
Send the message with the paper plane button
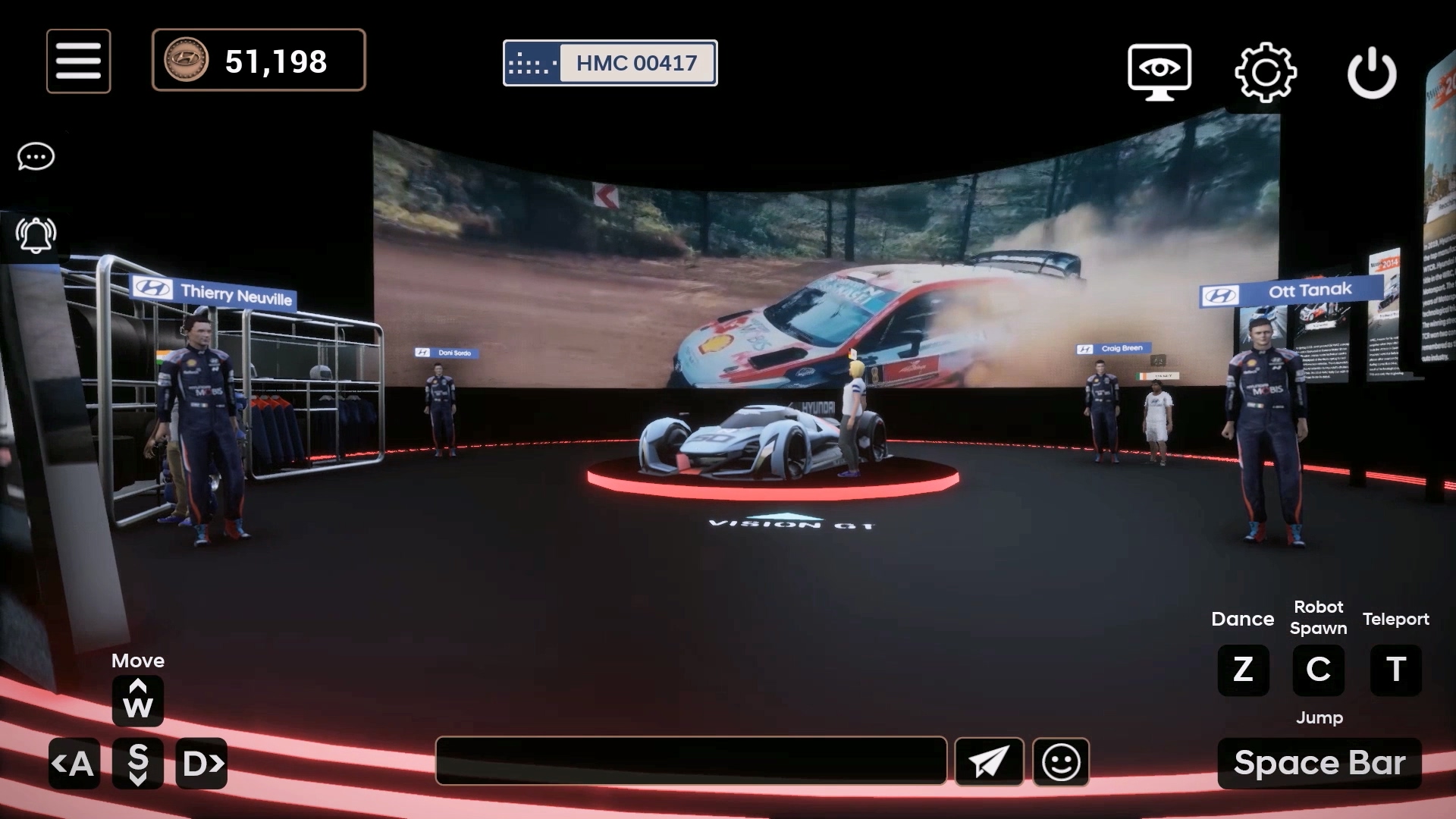[x=989, y=761]
